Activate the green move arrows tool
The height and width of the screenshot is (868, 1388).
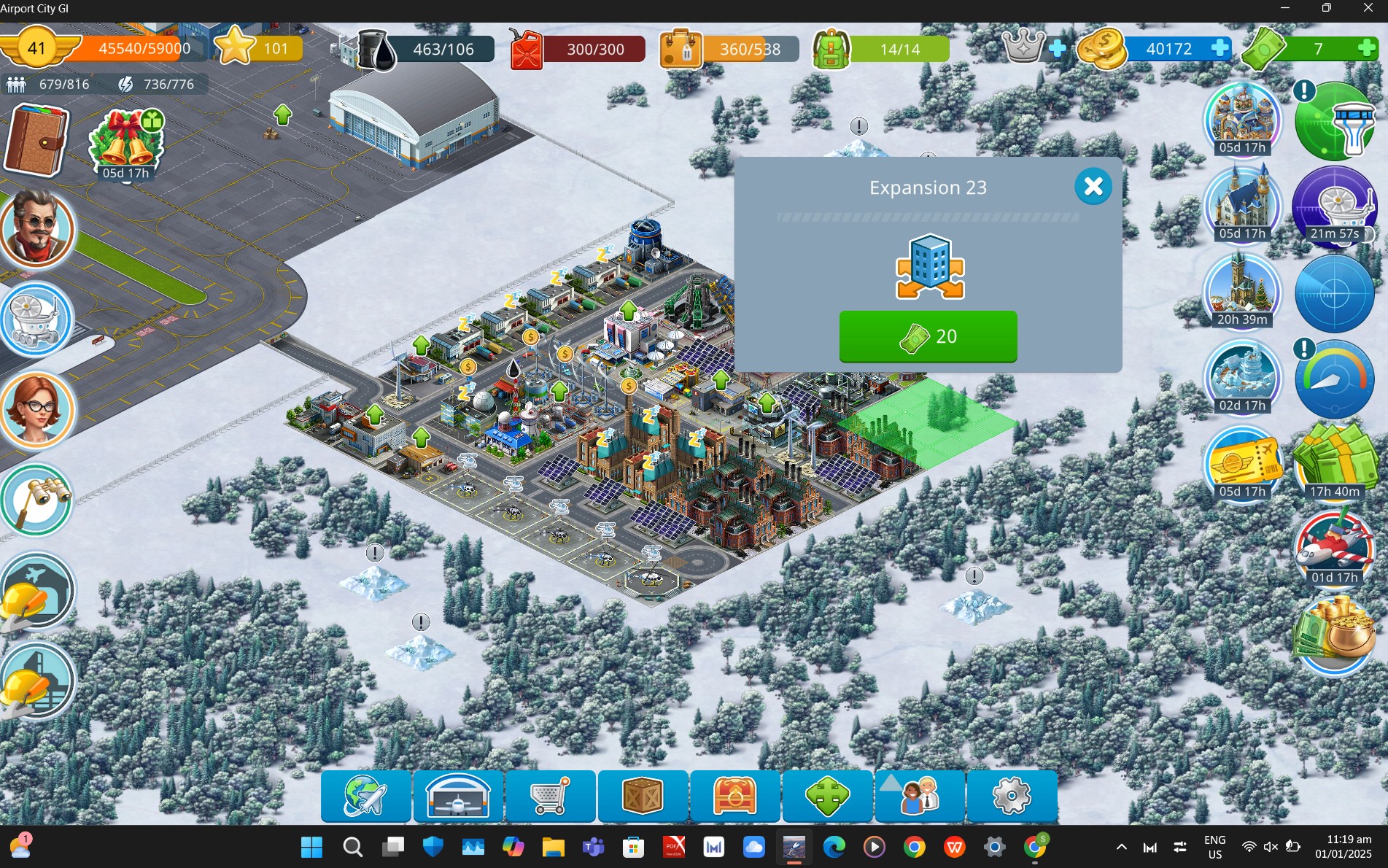827,796
